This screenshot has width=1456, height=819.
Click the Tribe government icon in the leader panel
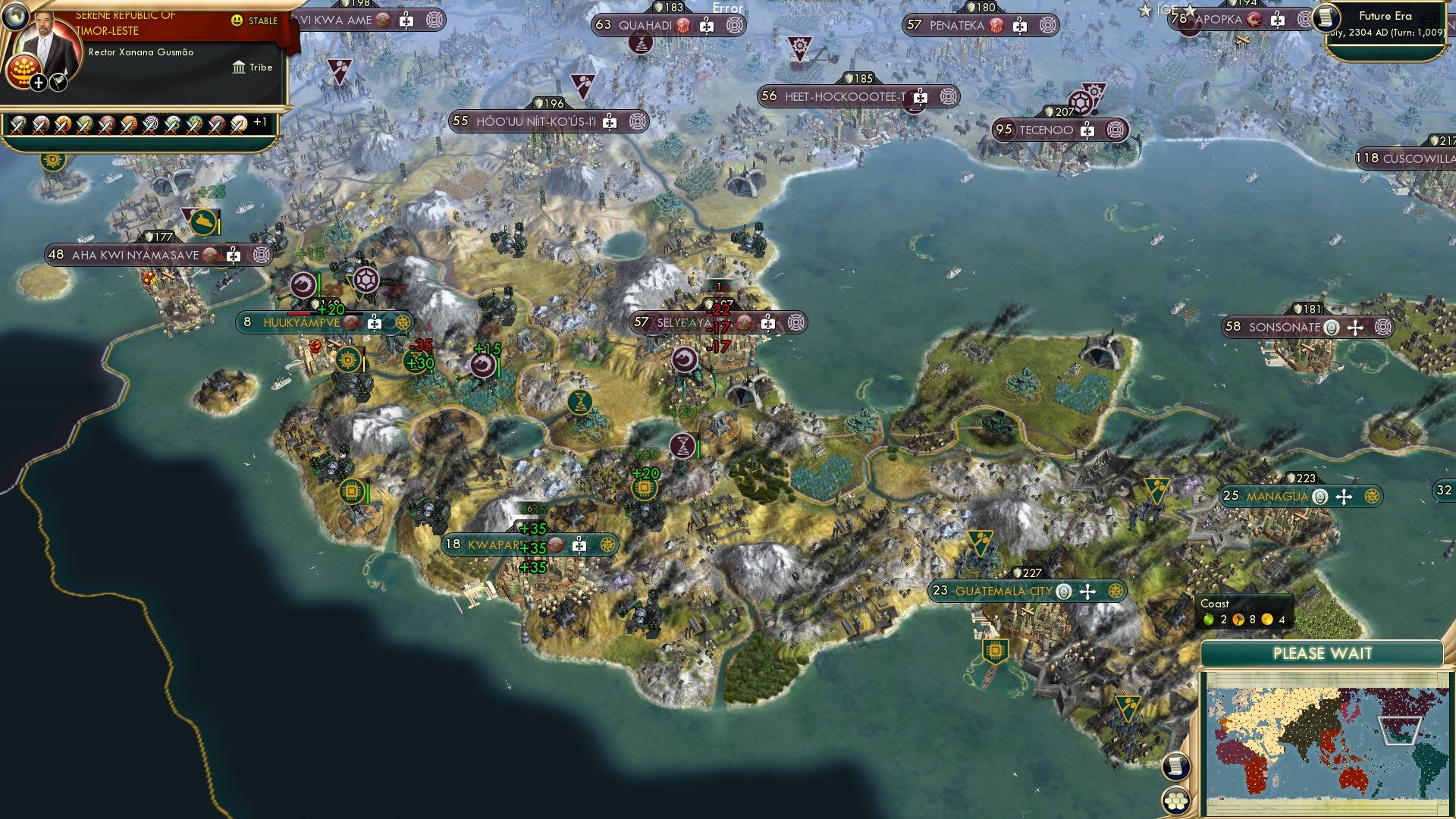click(238, 67)
